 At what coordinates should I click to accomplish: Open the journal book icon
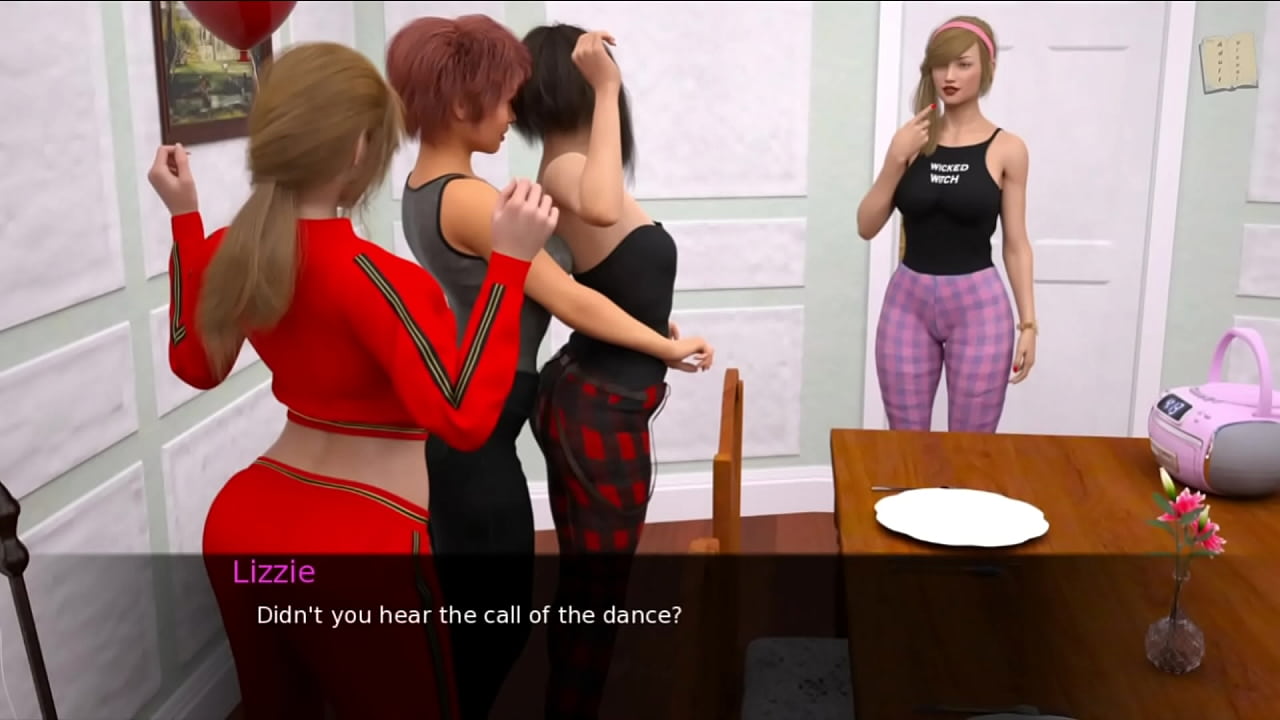(x=1227, y=62)
